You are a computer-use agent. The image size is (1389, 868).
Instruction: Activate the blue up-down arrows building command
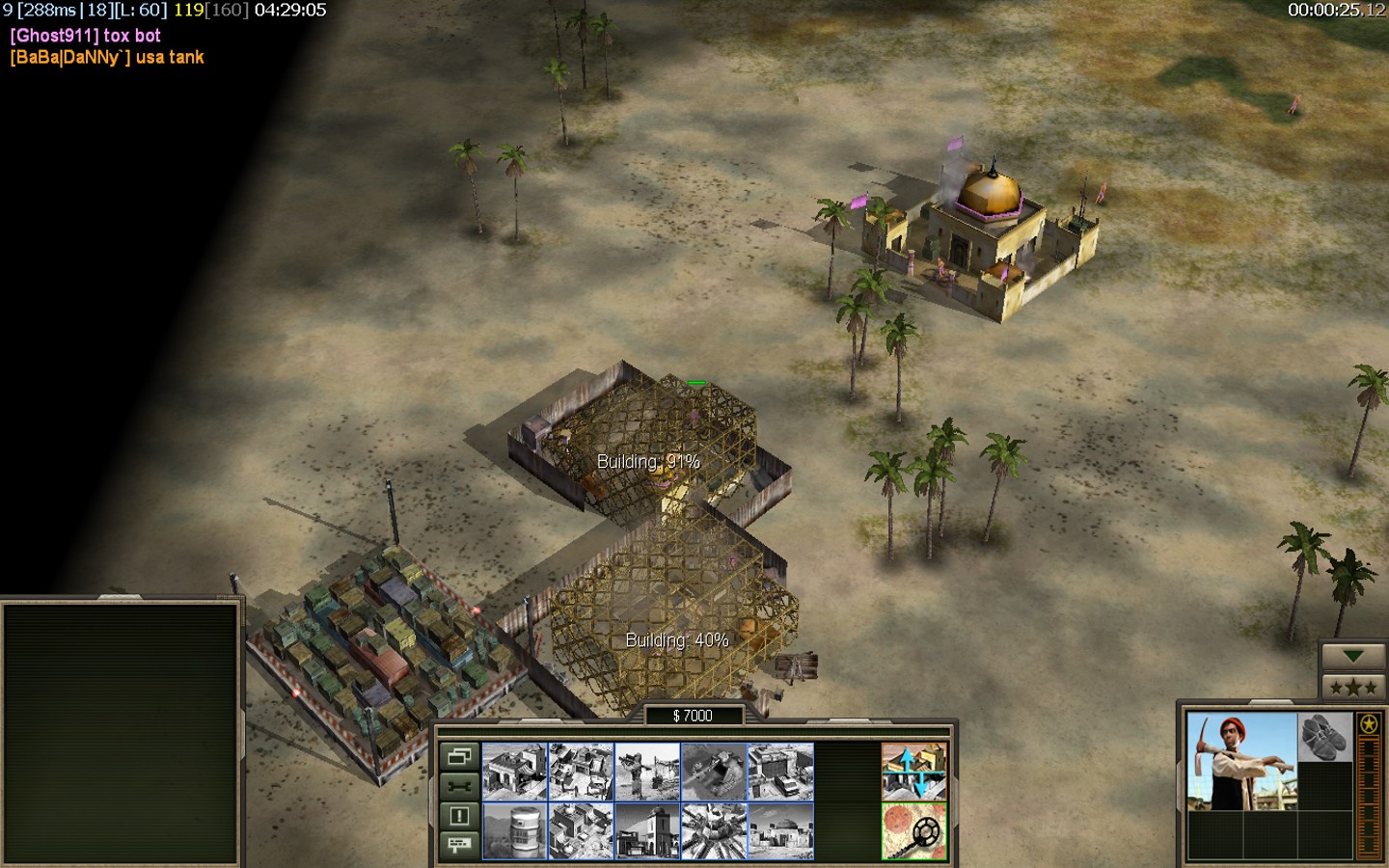tap(913, 771)
